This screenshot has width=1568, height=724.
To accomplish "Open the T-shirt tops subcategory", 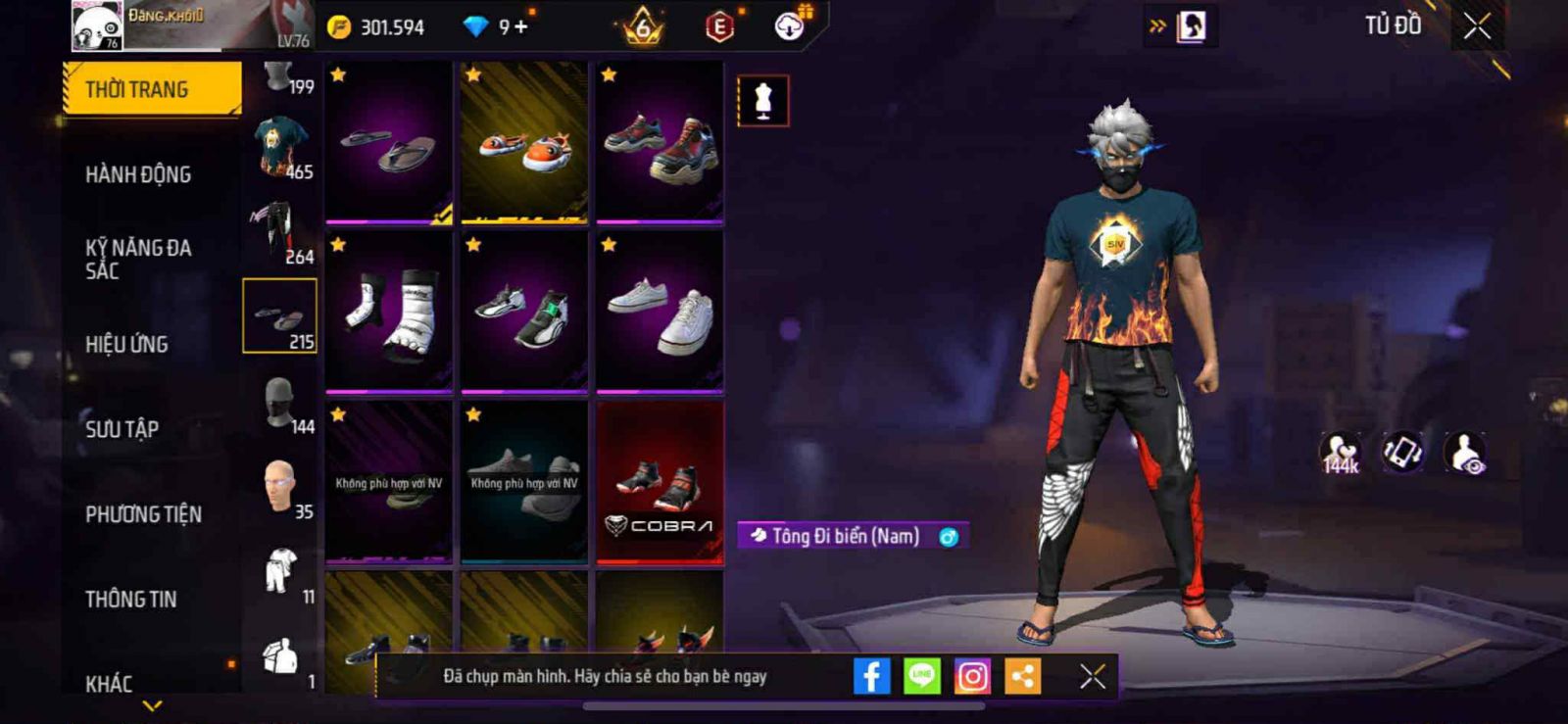I will point(280,147).
